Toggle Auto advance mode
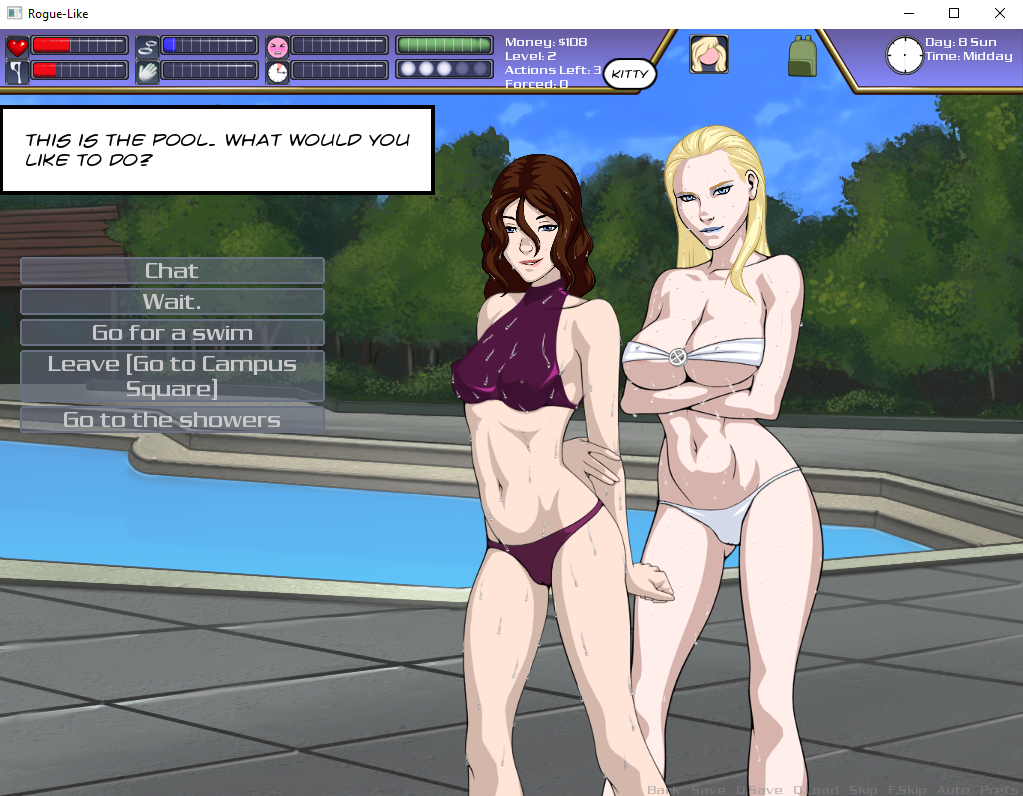The width and height of the screenshot is (1023, 796). [x=952, y=790]
